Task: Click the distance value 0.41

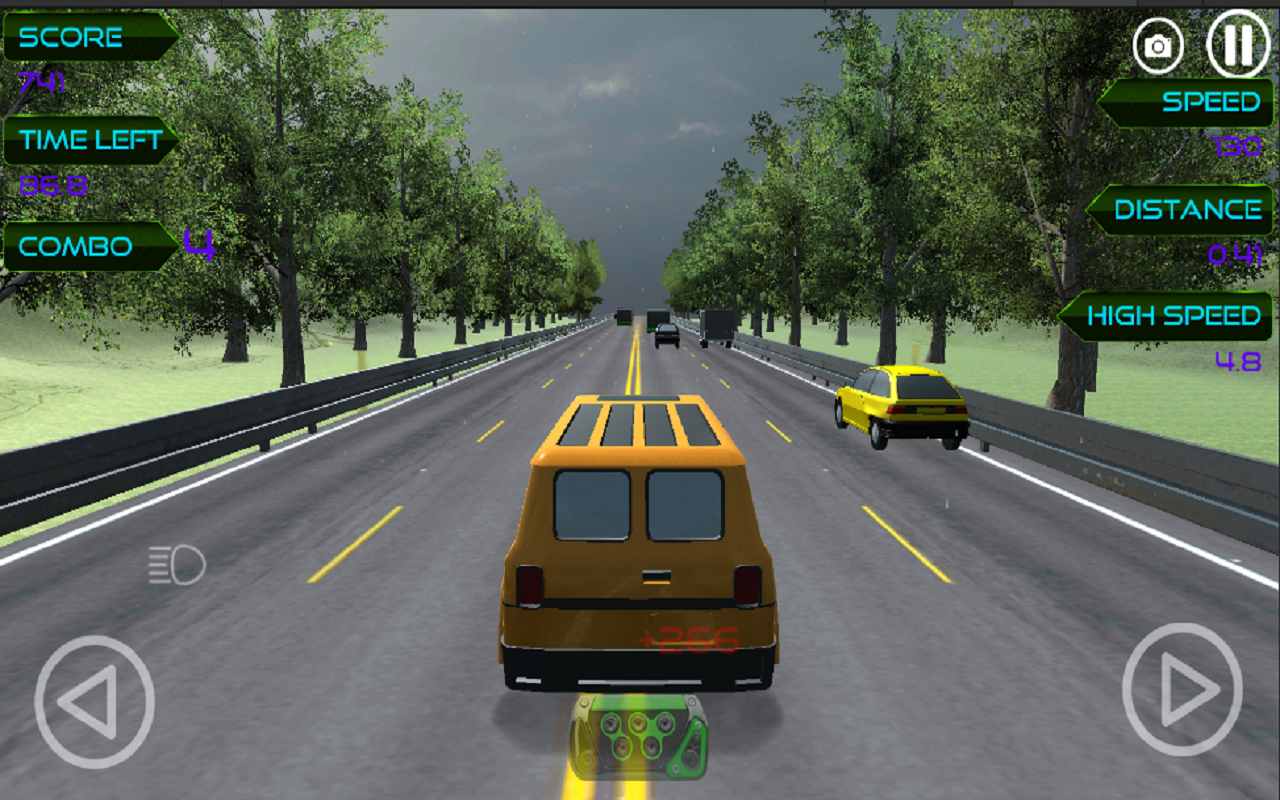Action: click(x=1235, y=253)
